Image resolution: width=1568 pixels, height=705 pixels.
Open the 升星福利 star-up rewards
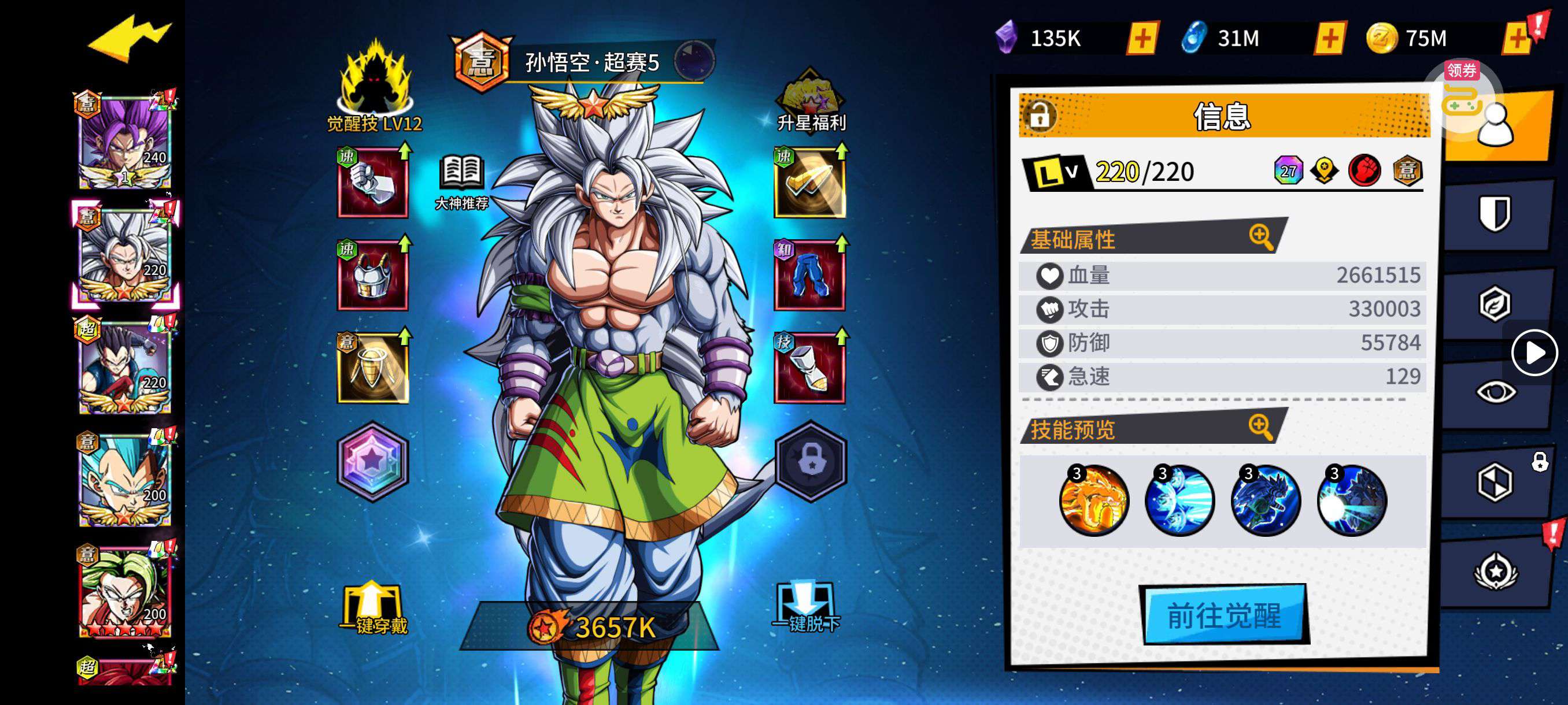(x=810, y=101)
